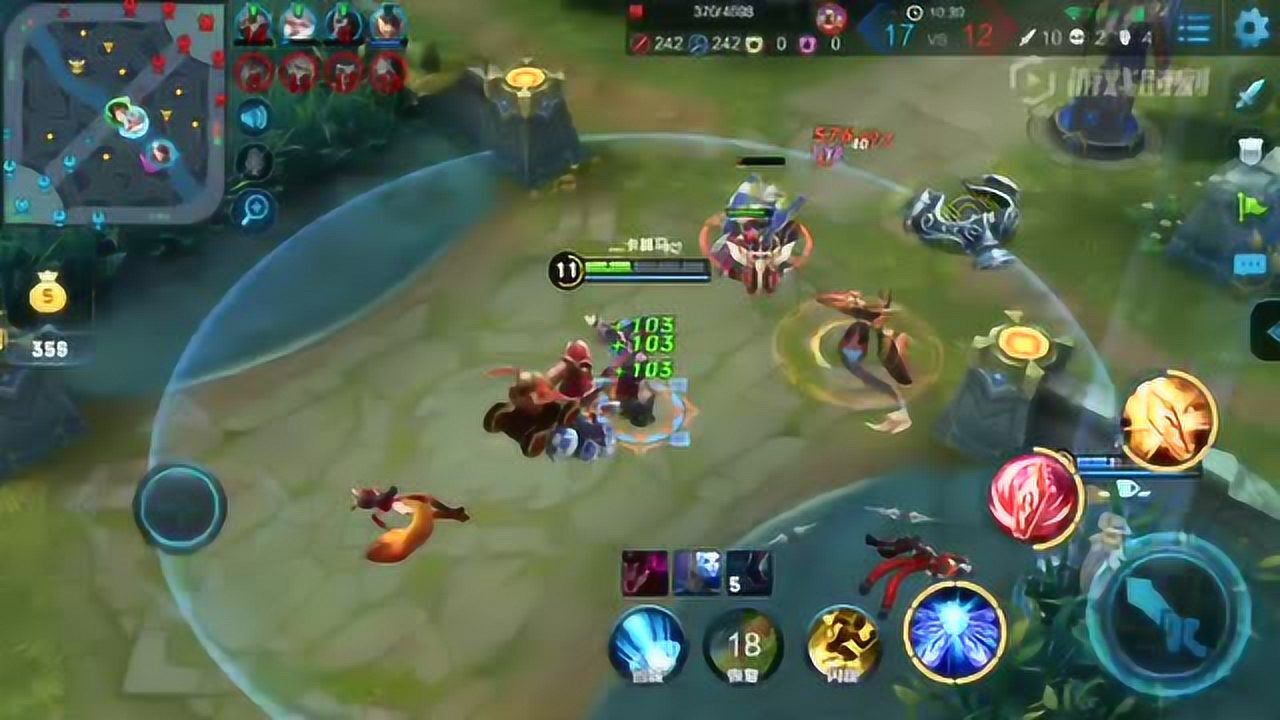Tap the magnifier button beside the minimap

tap(254, 210)
